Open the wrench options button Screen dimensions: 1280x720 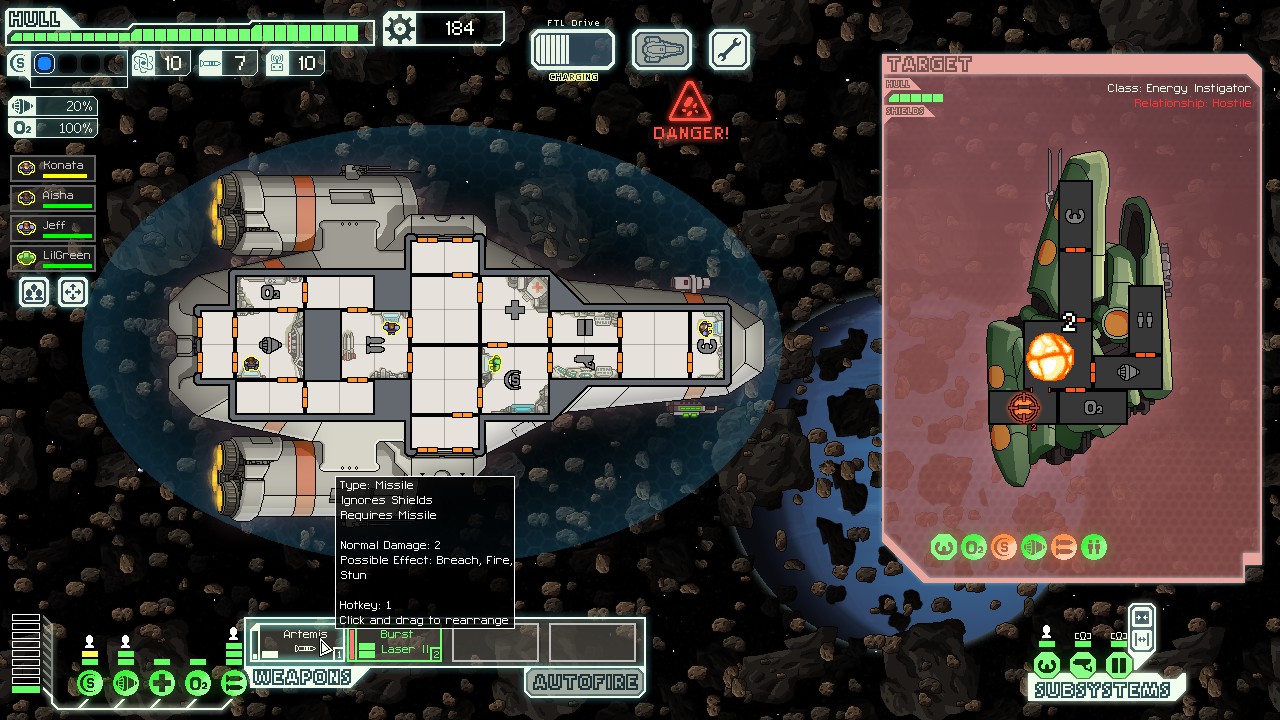[729, 49]
